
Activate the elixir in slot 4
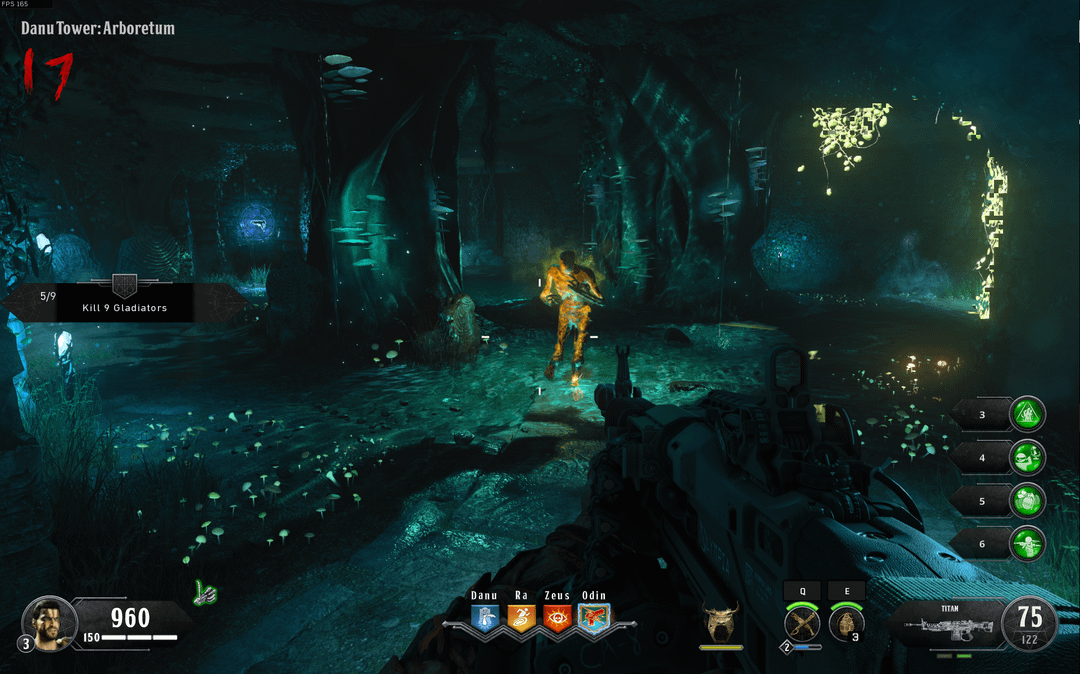(x=1027, y=457)
